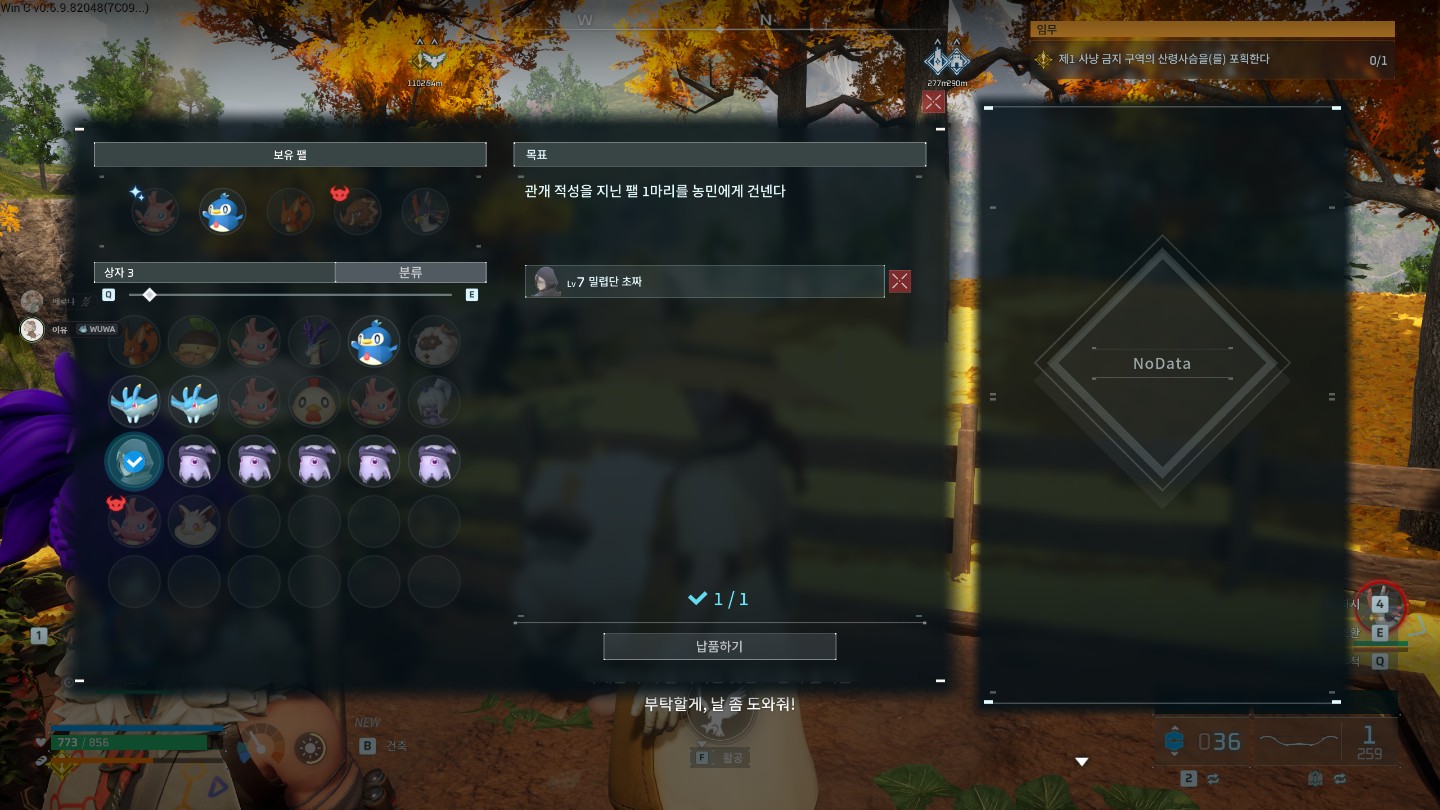Deselect the checkmarked pal slot
Screen dimensions: 1440x810
click(133, 461)
